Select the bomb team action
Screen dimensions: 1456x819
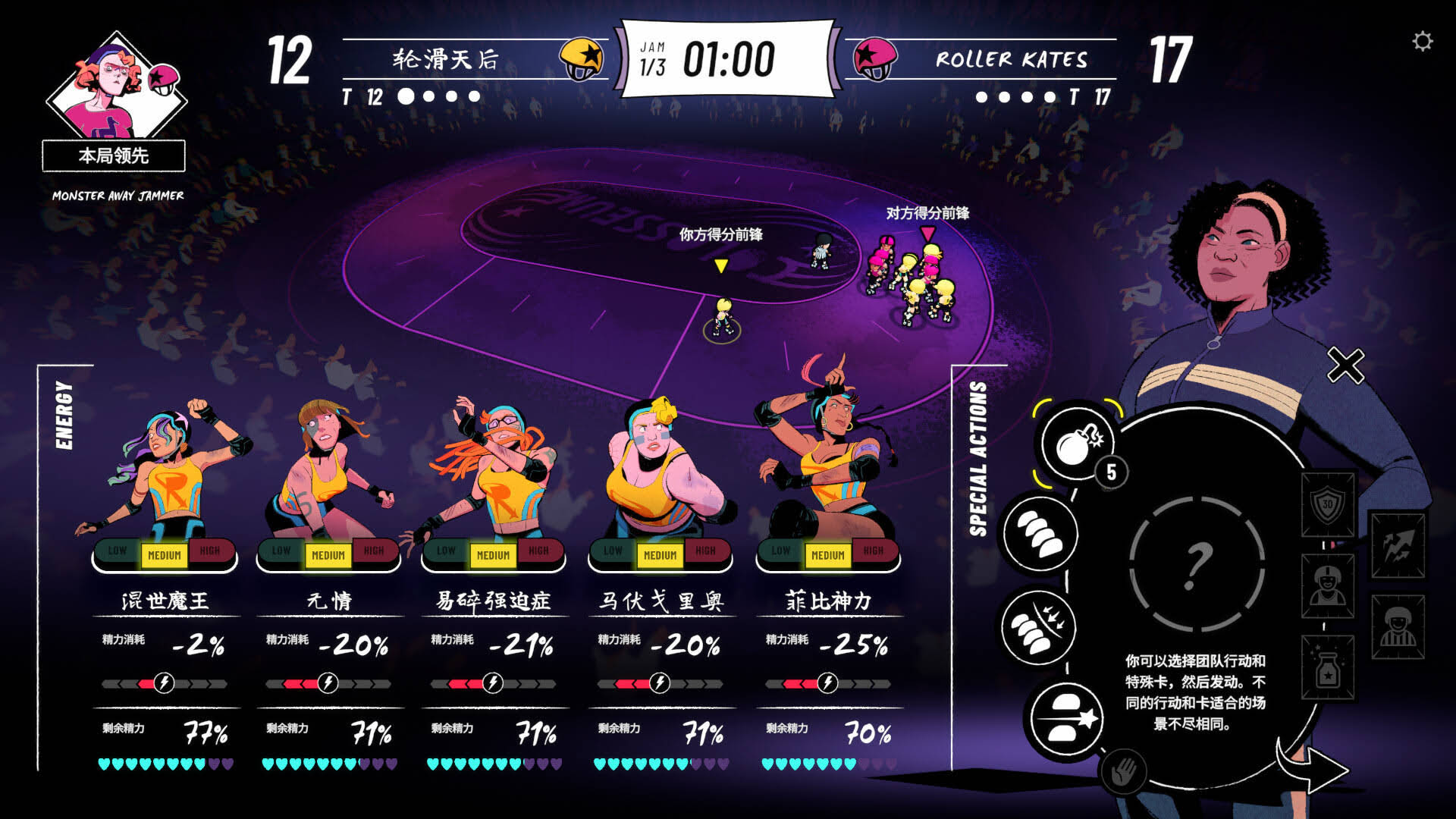[1076, 444]
